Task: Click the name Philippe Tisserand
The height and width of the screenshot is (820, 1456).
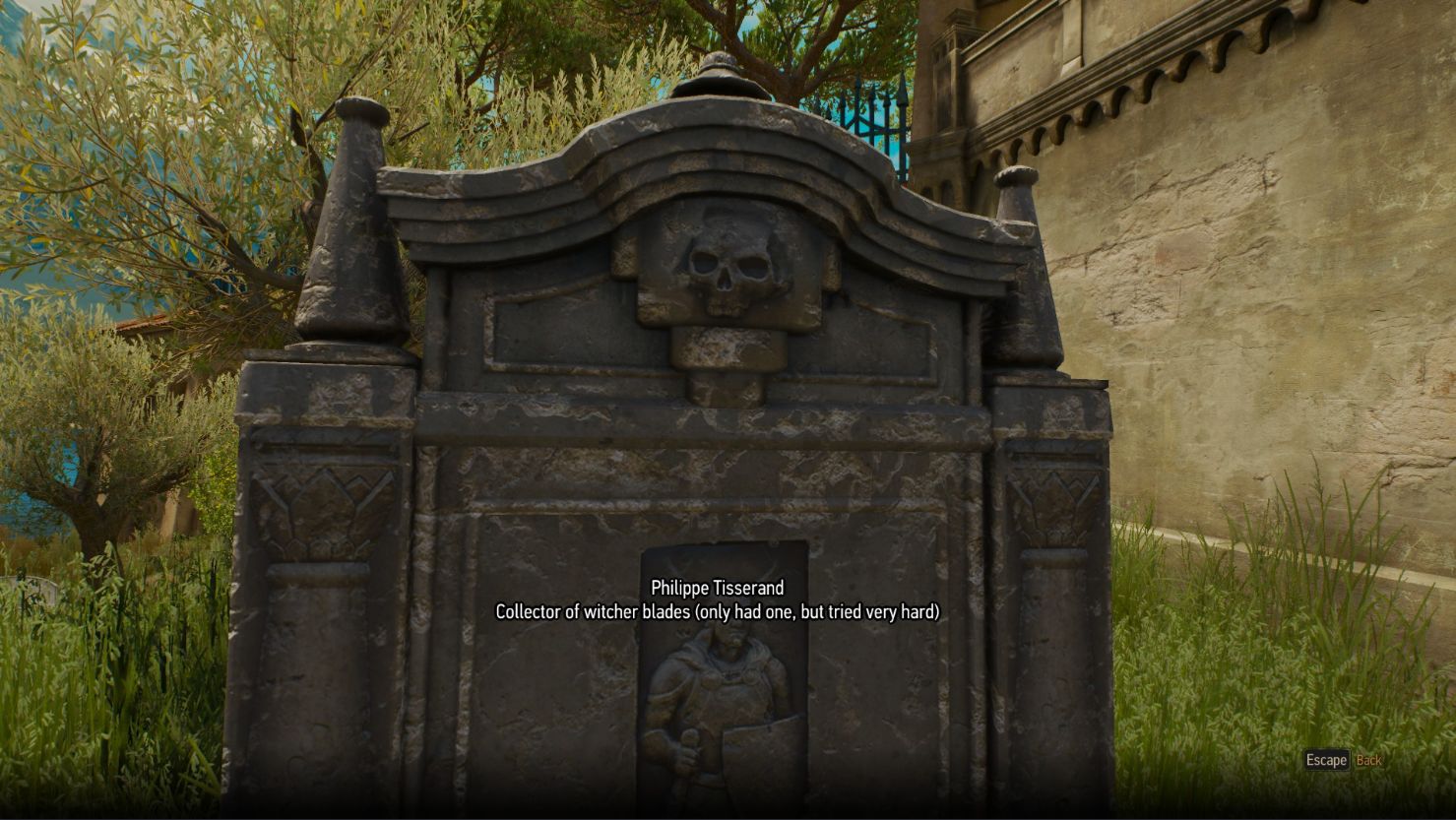Action: point(718,587)
